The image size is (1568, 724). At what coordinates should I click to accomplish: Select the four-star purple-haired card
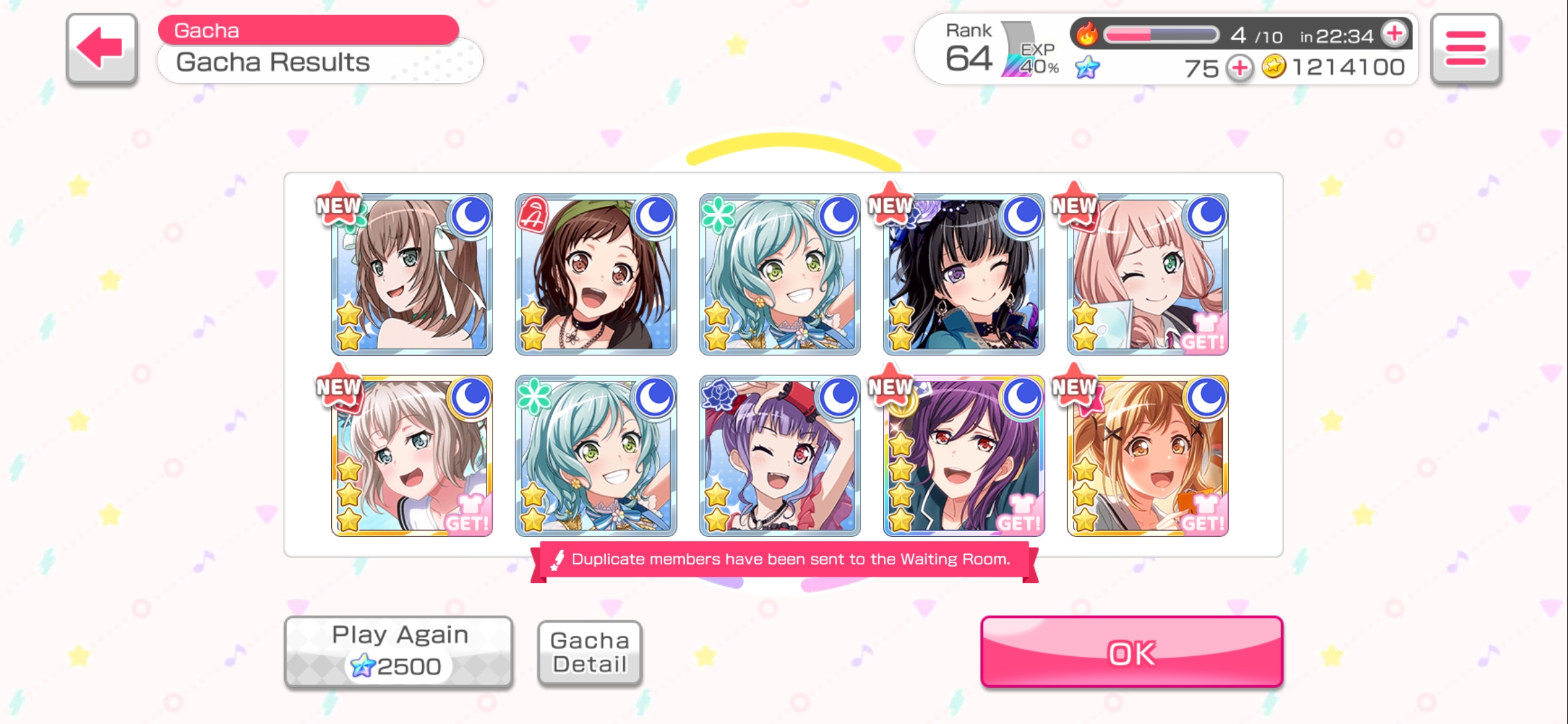(x=964, y=456)
